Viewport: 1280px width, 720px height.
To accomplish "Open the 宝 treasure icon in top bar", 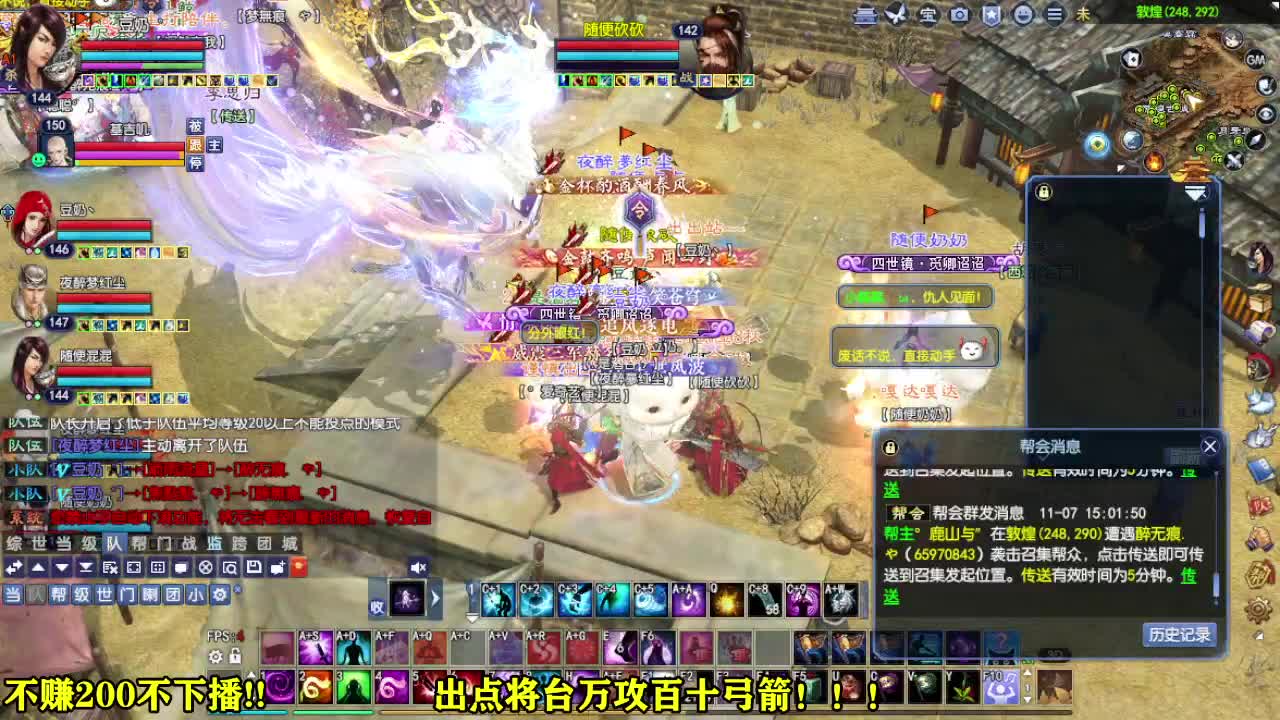I will (x=928, y=15).
